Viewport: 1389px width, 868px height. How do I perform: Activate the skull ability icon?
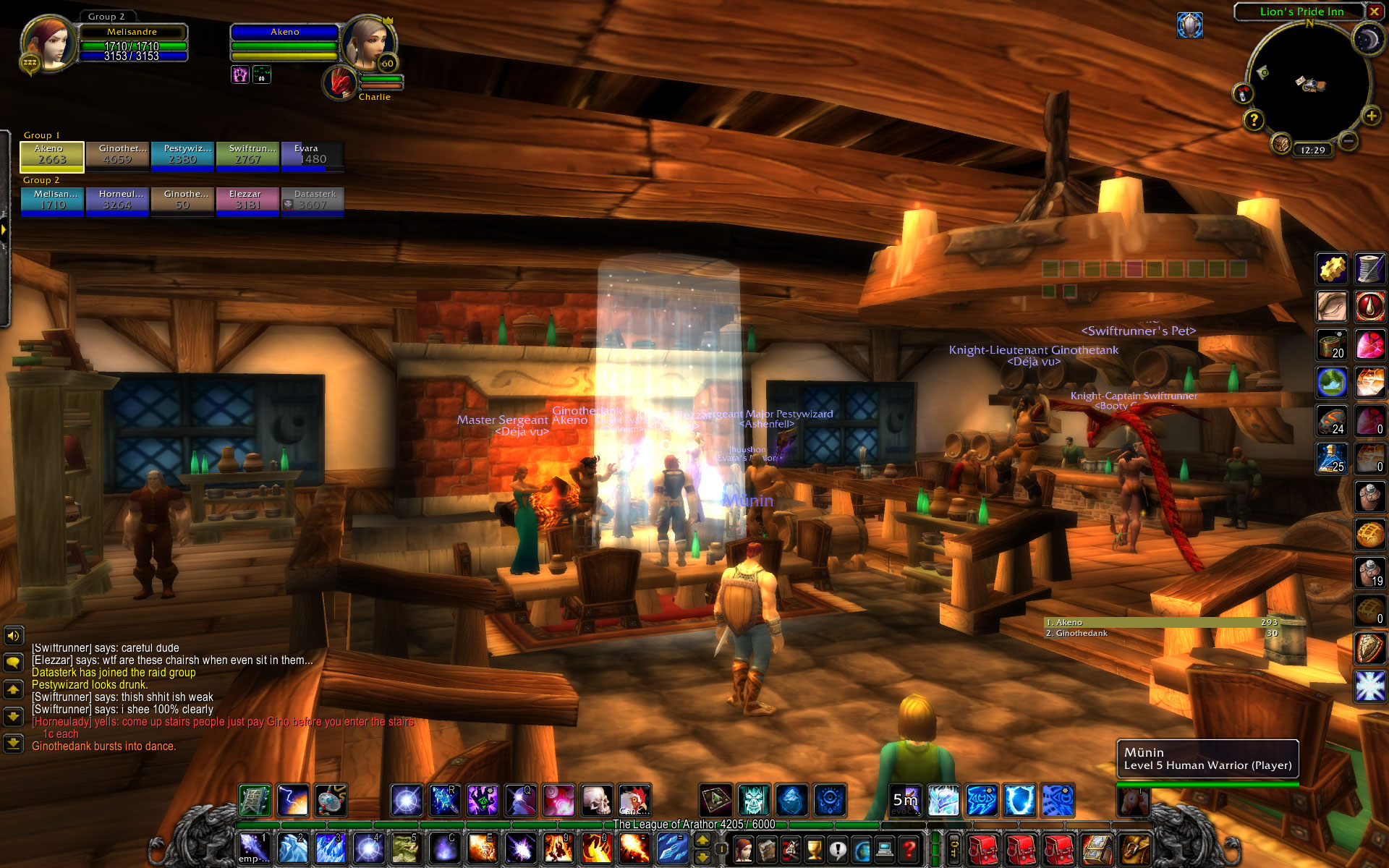(x=597, y=801)
